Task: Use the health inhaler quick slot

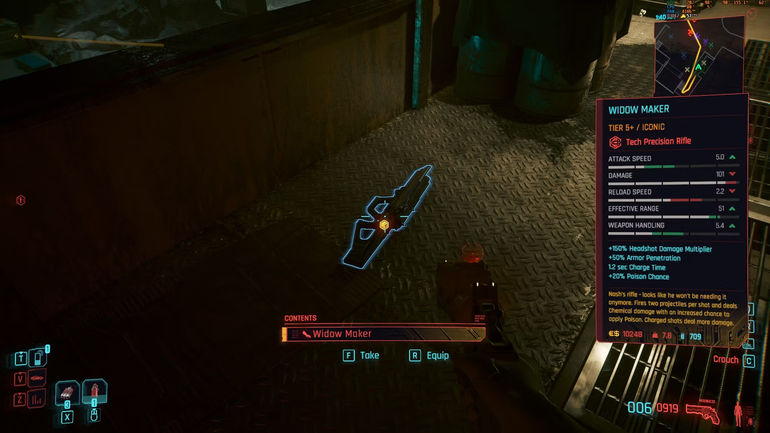Action: (94, 391)
